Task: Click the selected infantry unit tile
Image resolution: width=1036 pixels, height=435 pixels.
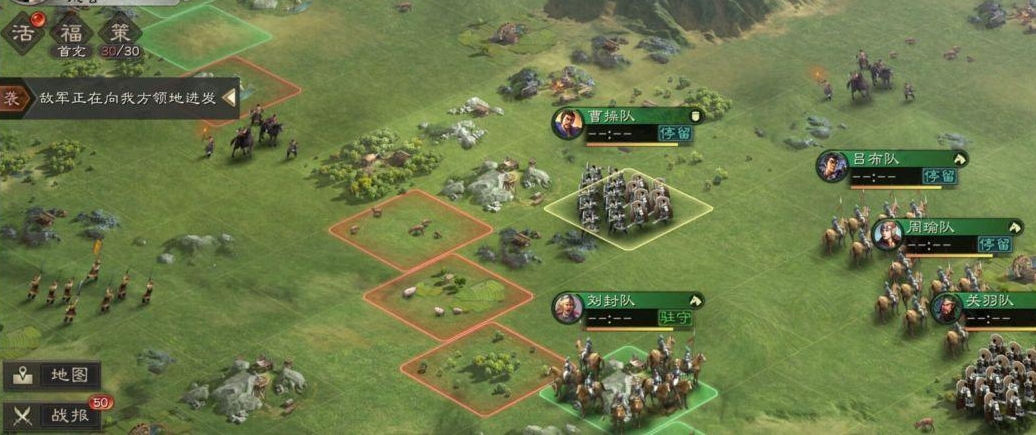Action: [627, 205]
